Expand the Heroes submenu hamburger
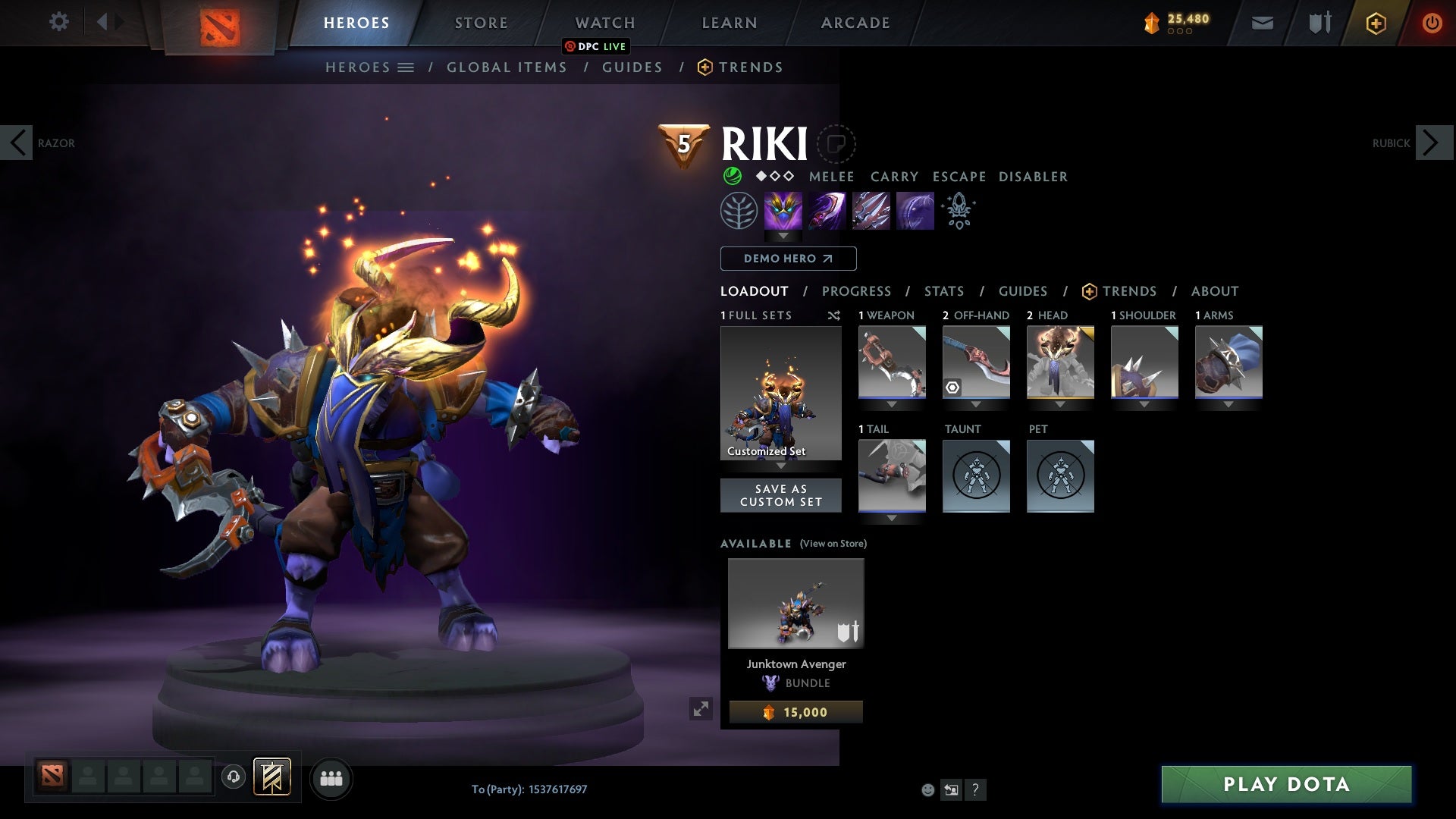The width and height of the screenshot is (1456, 819). (x=407, y=67)
